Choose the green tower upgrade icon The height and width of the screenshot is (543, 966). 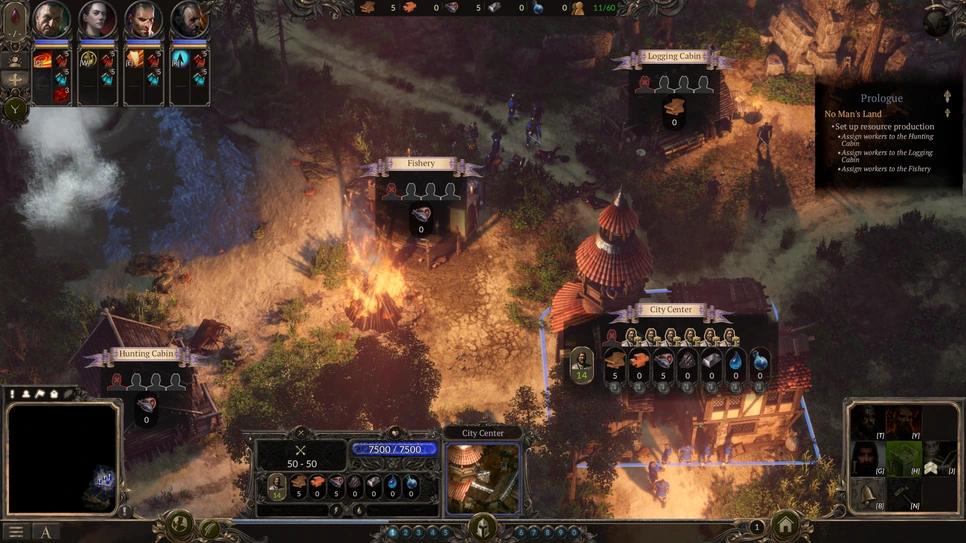coord(902,458)
